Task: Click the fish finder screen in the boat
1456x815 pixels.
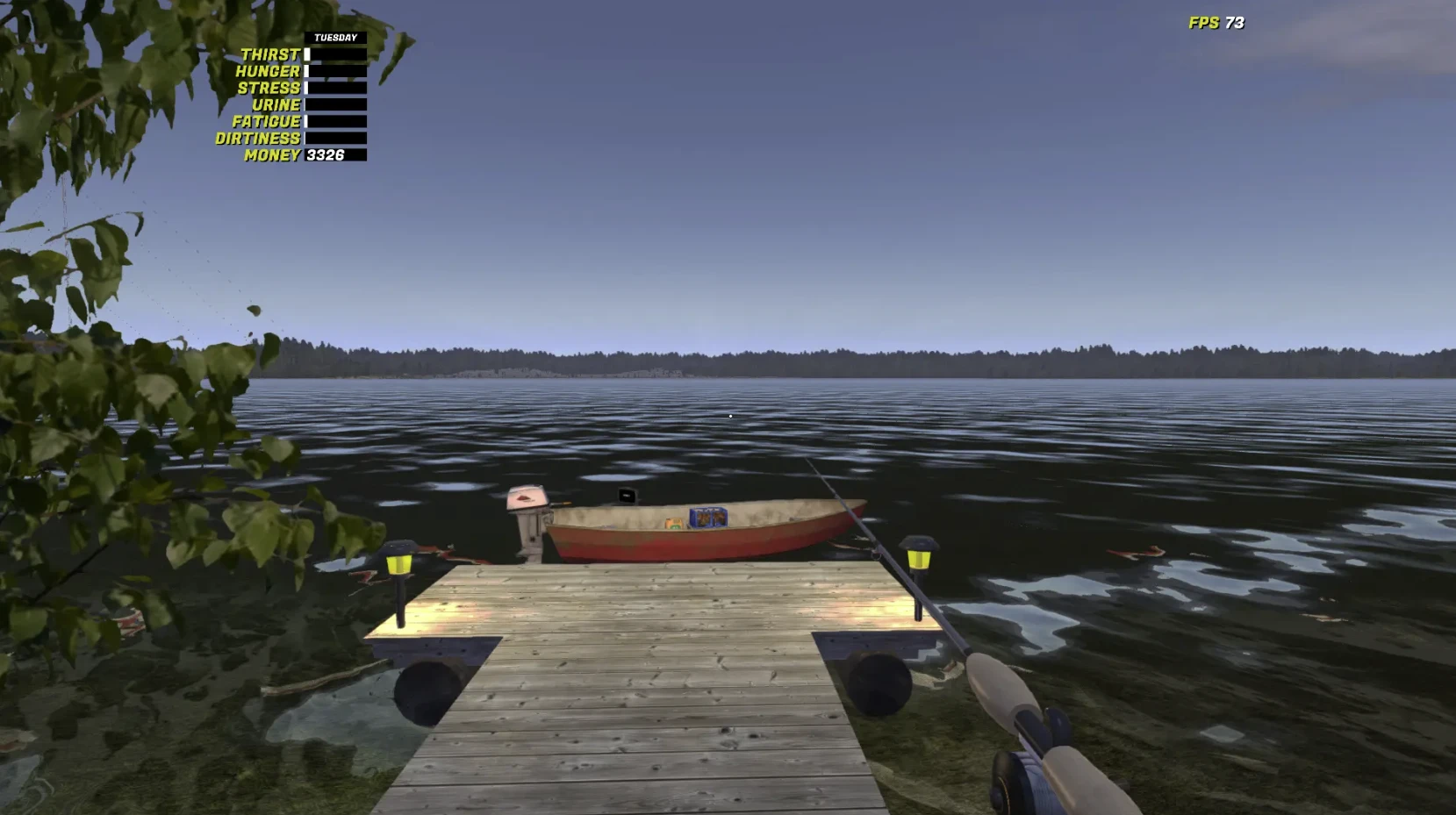Action: pos(627,497)
